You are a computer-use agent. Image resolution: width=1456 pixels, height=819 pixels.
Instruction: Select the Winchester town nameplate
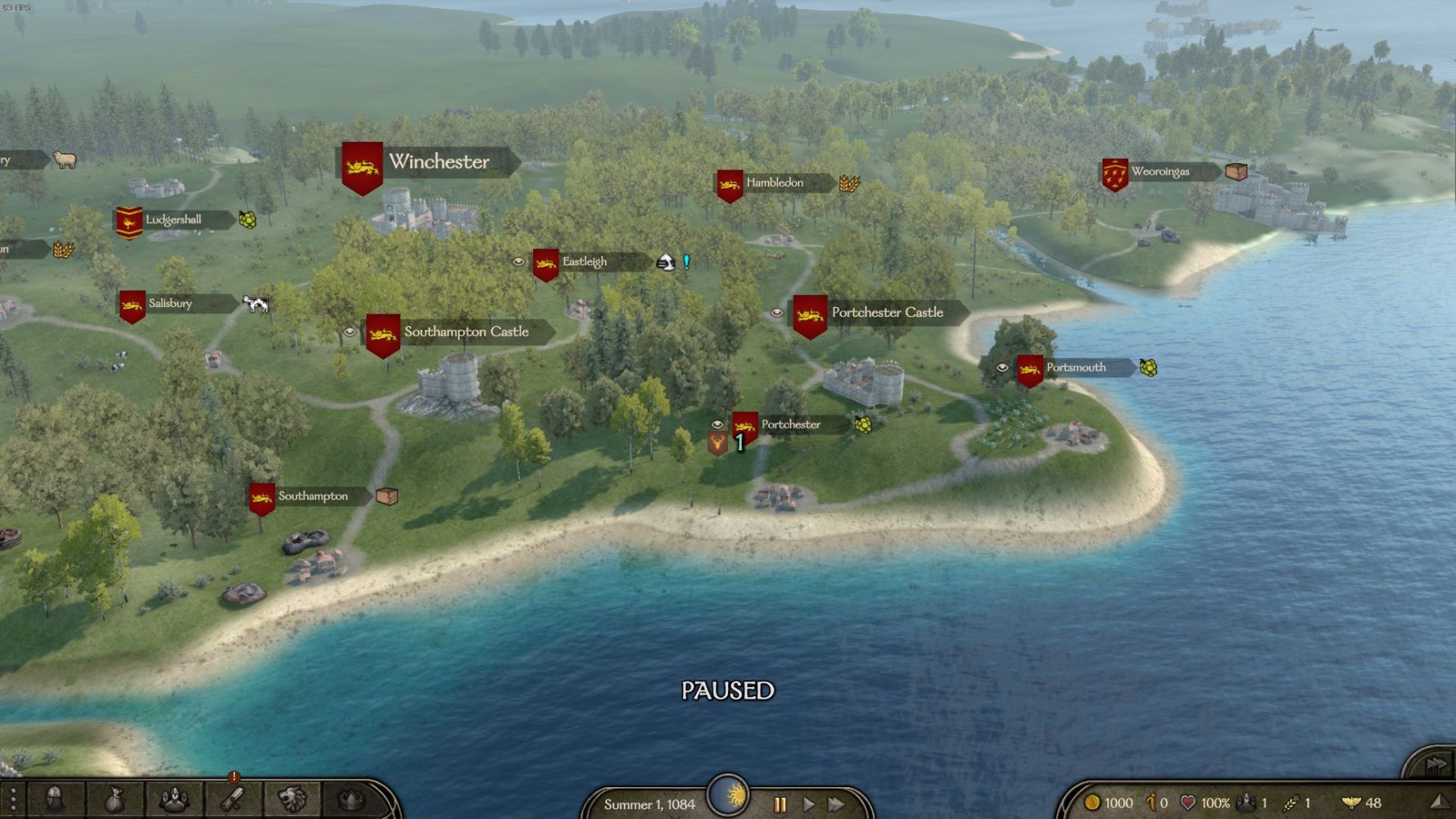(438, 162)
